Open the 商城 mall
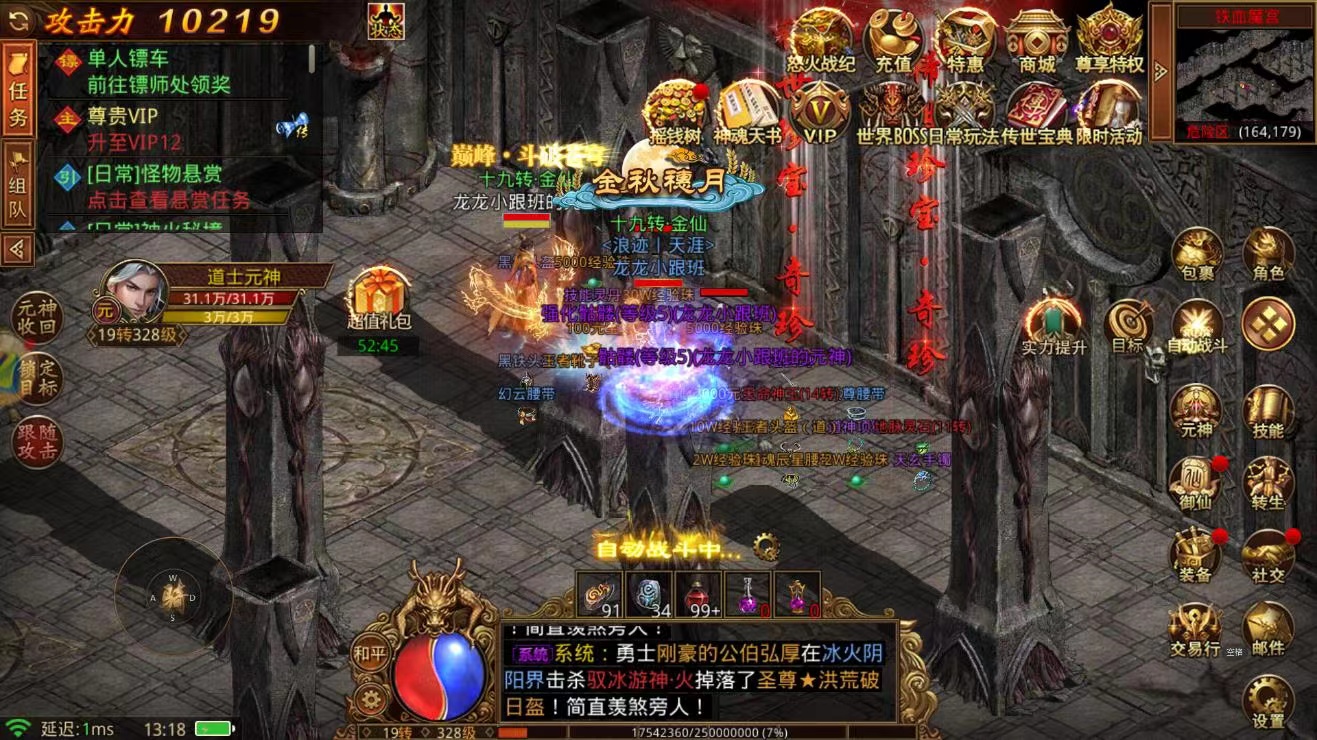Image resolution: width=1317 pixels, height=740 pixels. pos(1037,38)
